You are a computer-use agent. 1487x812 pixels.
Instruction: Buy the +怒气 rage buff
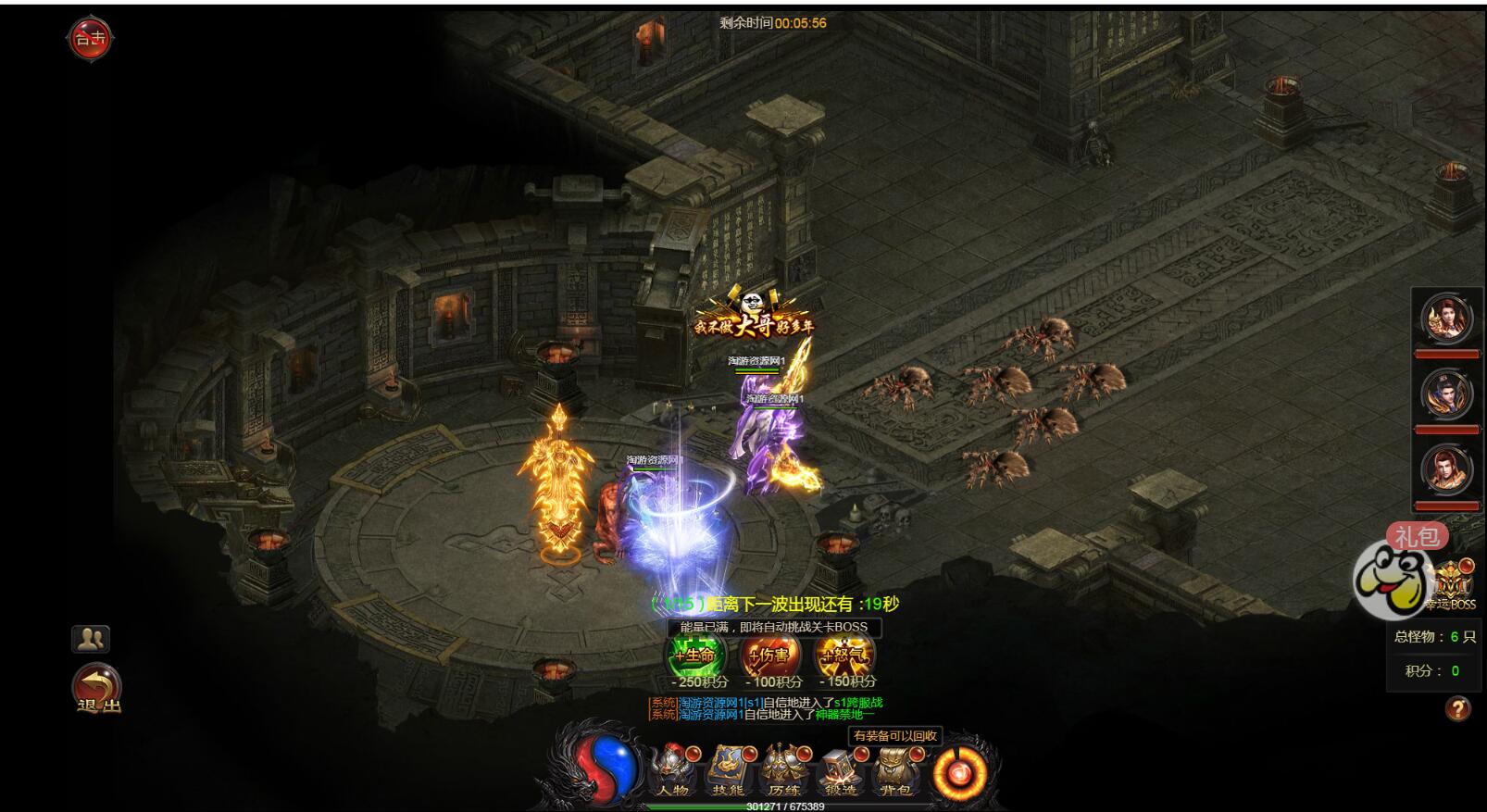tap(844, 656)
